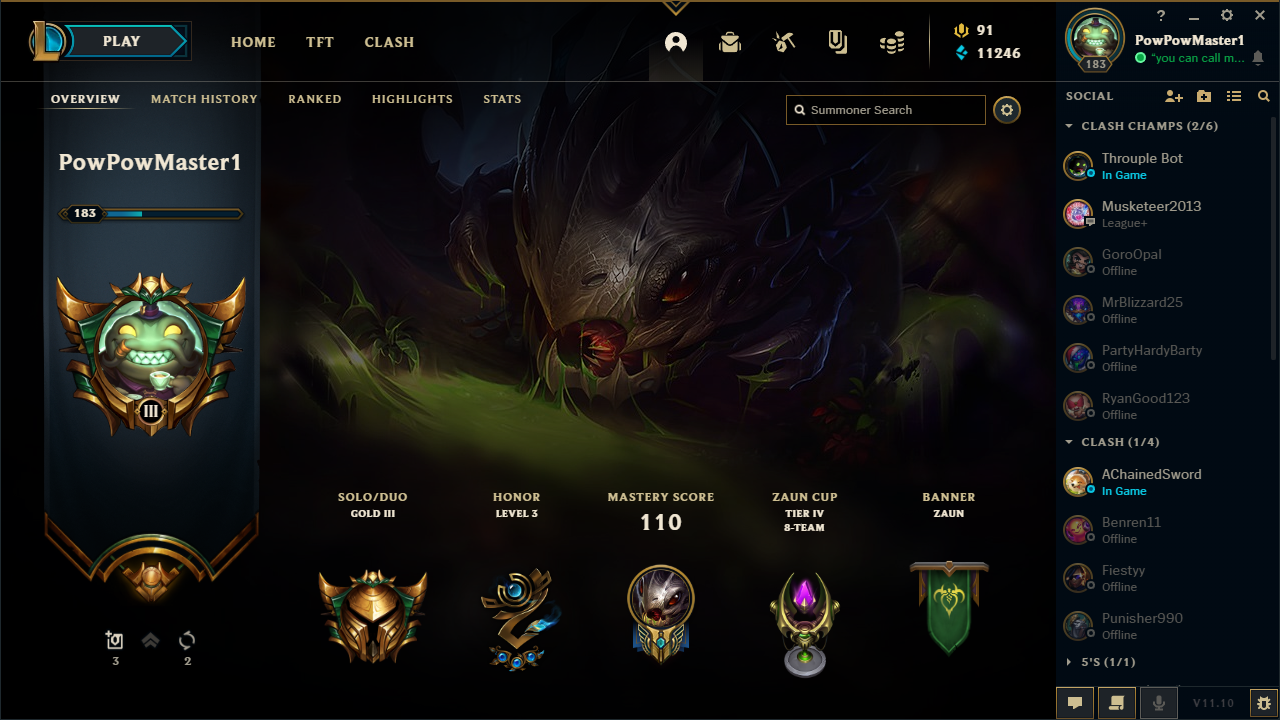Screen dimensions: 1280x720
Task: Open the Profile icon in top navigation
Action: (675, 43)
